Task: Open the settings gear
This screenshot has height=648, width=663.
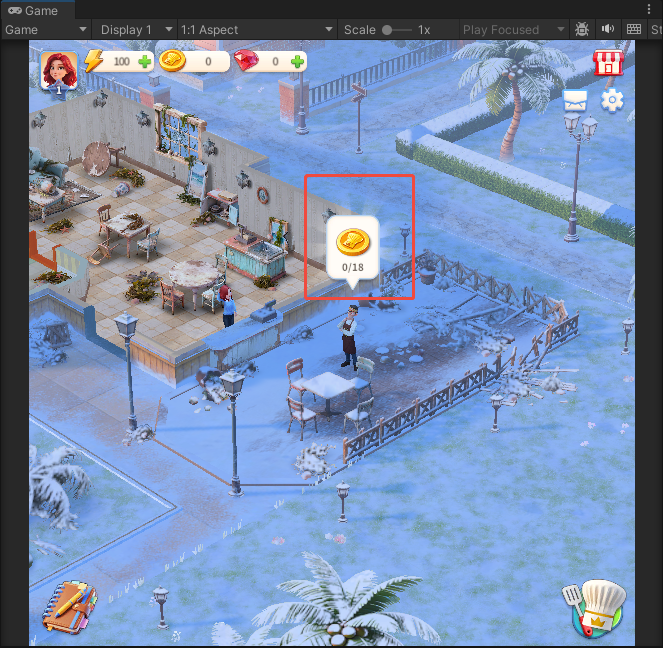Action: (612, 100)
